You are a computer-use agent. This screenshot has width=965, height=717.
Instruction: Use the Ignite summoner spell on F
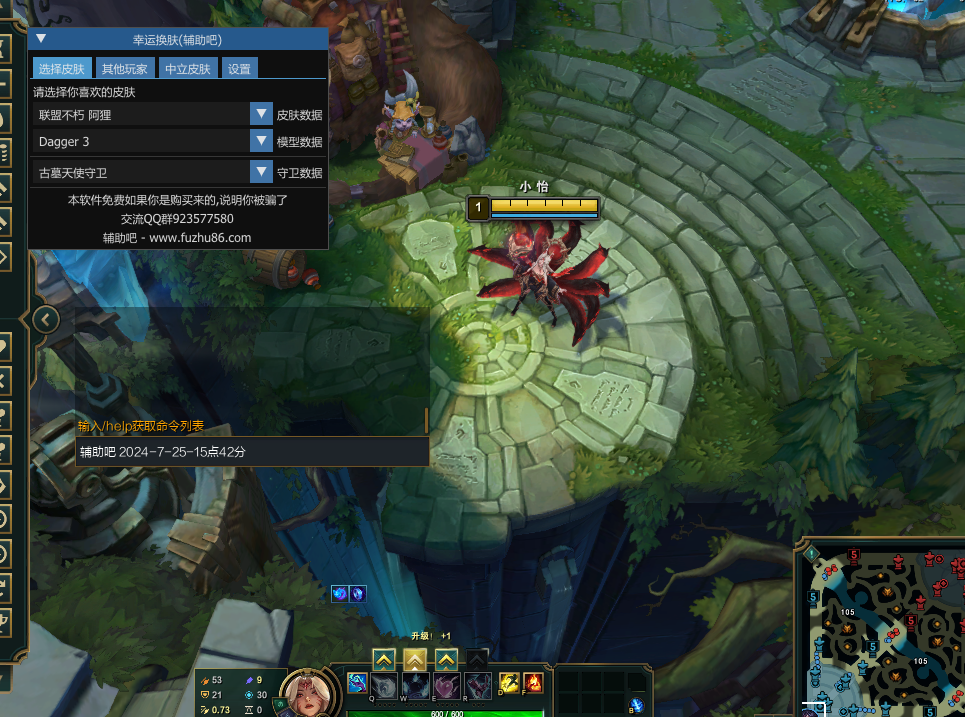533,683
